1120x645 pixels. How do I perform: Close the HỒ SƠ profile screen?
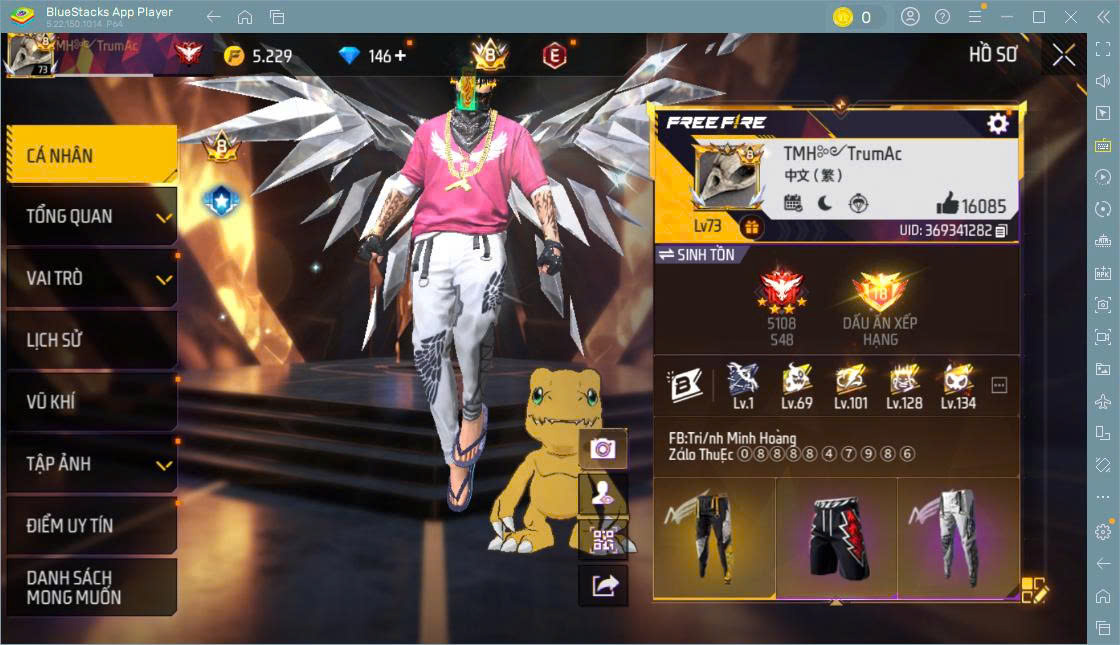(x=1064, y=55)
